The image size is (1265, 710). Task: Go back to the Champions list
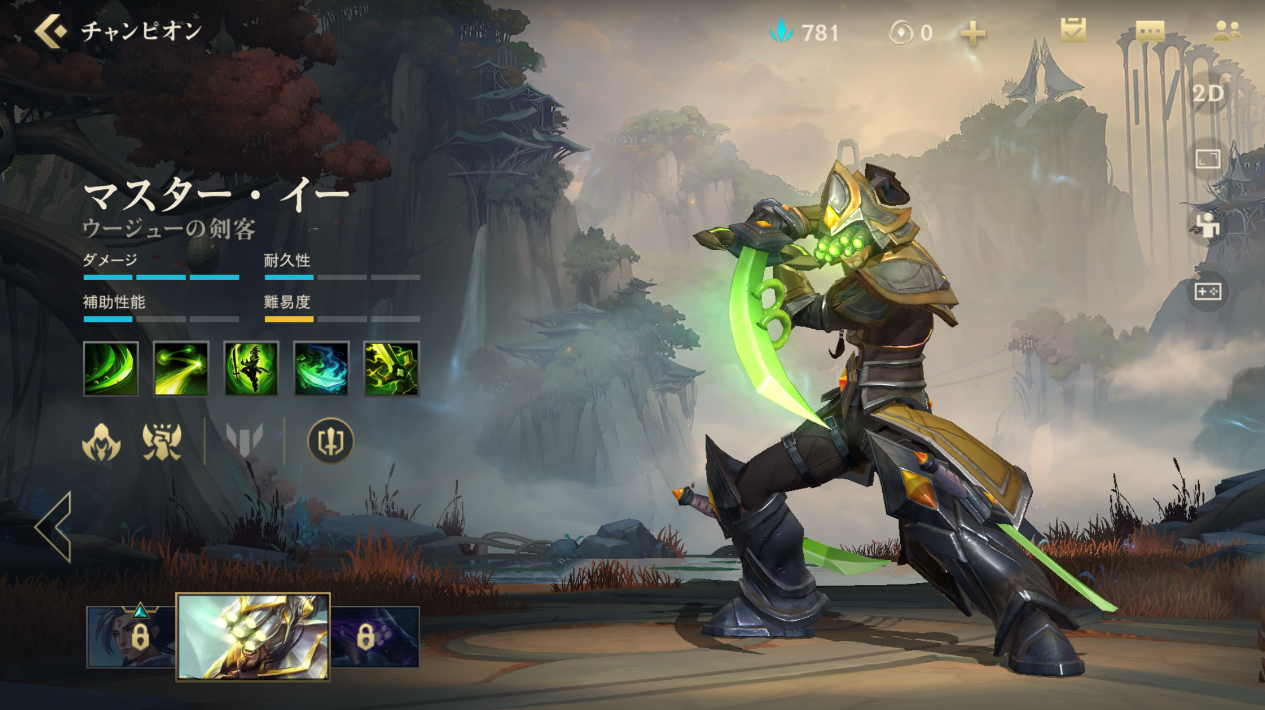(50, 31)
